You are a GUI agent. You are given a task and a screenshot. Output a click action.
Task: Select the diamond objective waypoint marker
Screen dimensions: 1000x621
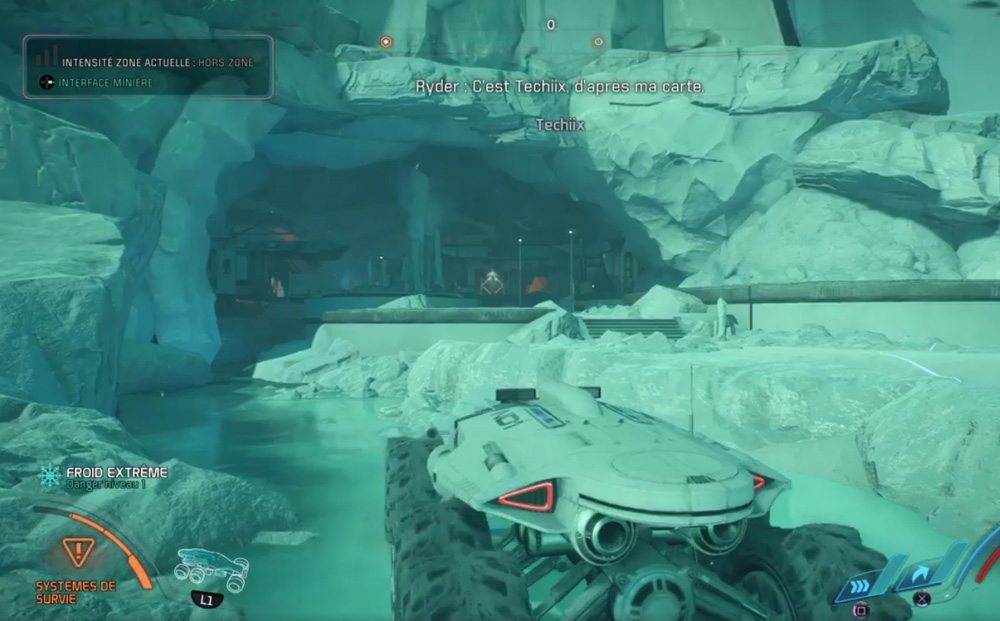(491, 283)
